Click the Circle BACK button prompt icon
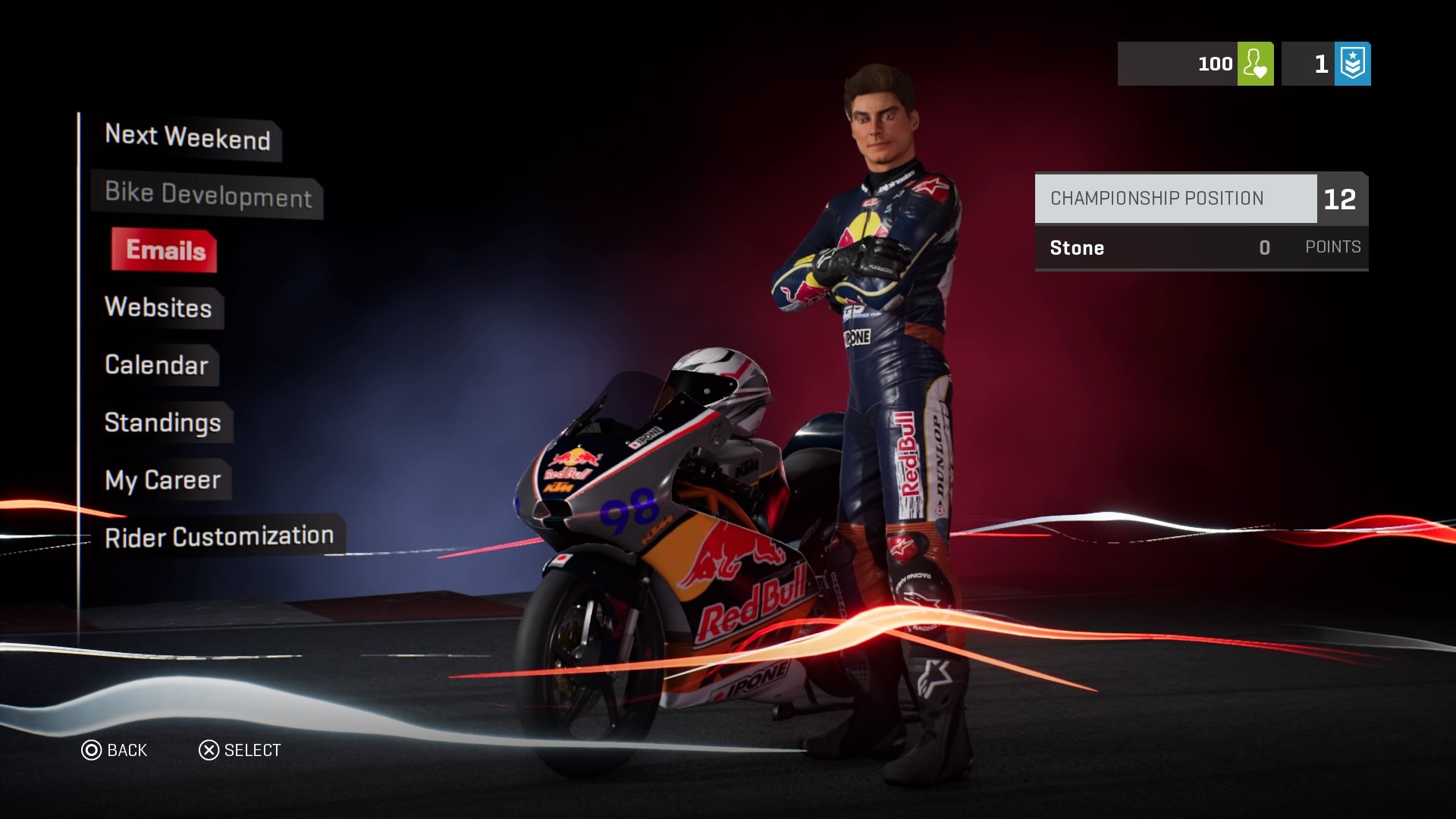Screen dimensions: 1456x819 click(x=93, y=750)
